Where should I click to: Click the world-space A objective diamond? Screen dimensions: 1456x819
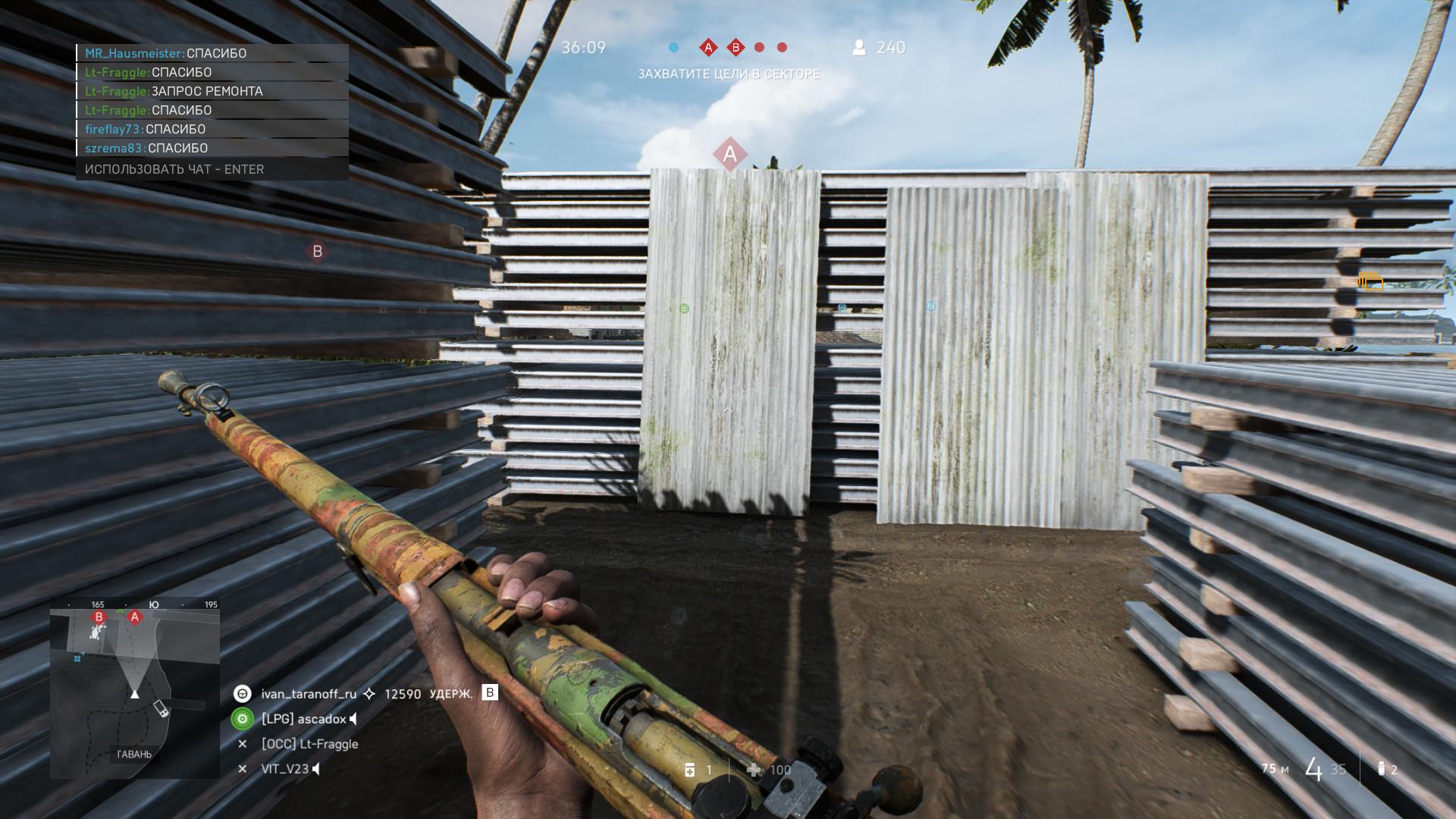pyautogui.click(x=730, y=155)
